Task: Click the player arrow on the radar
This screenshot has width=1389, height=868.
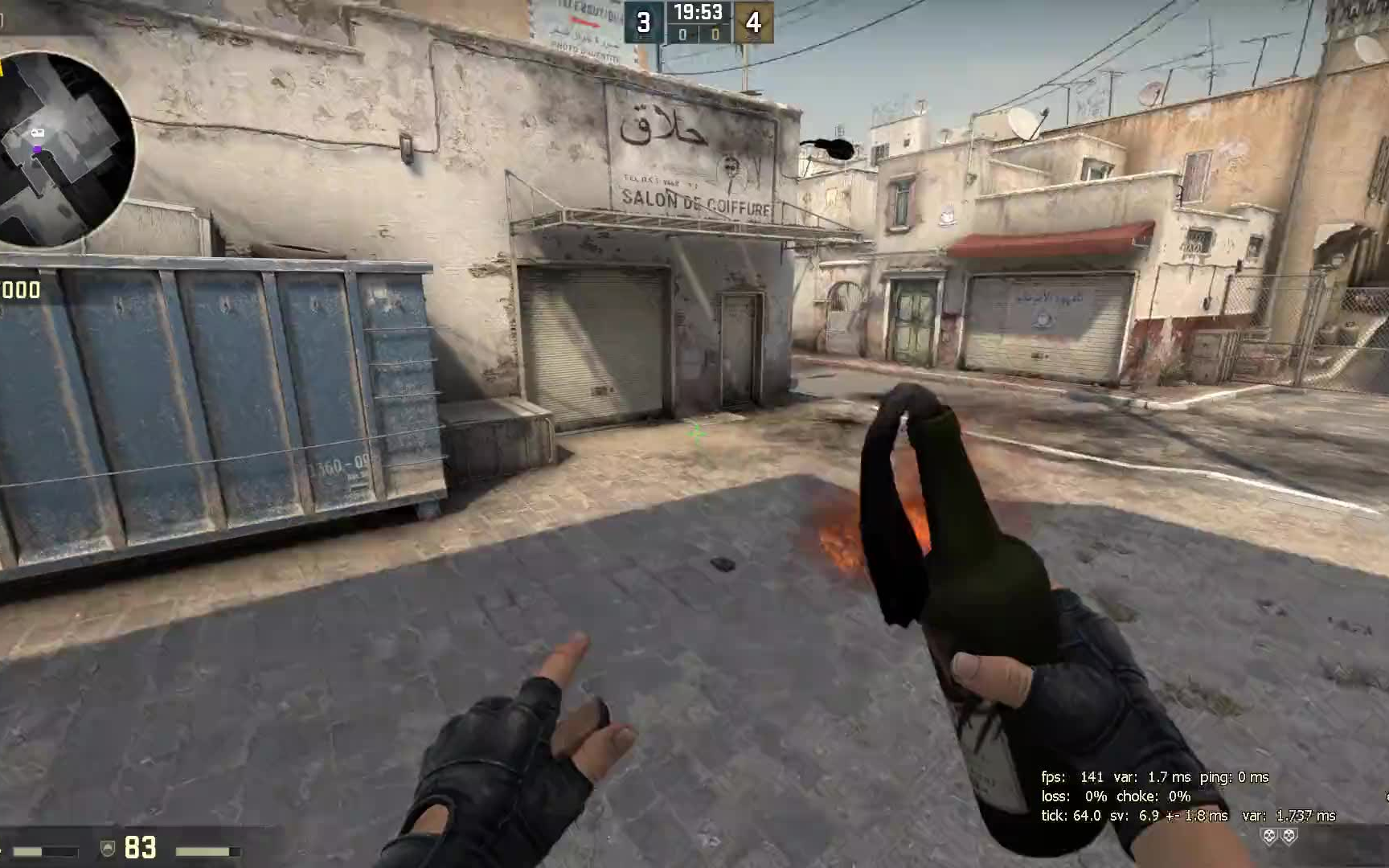Action: click(x=37, y=133)
